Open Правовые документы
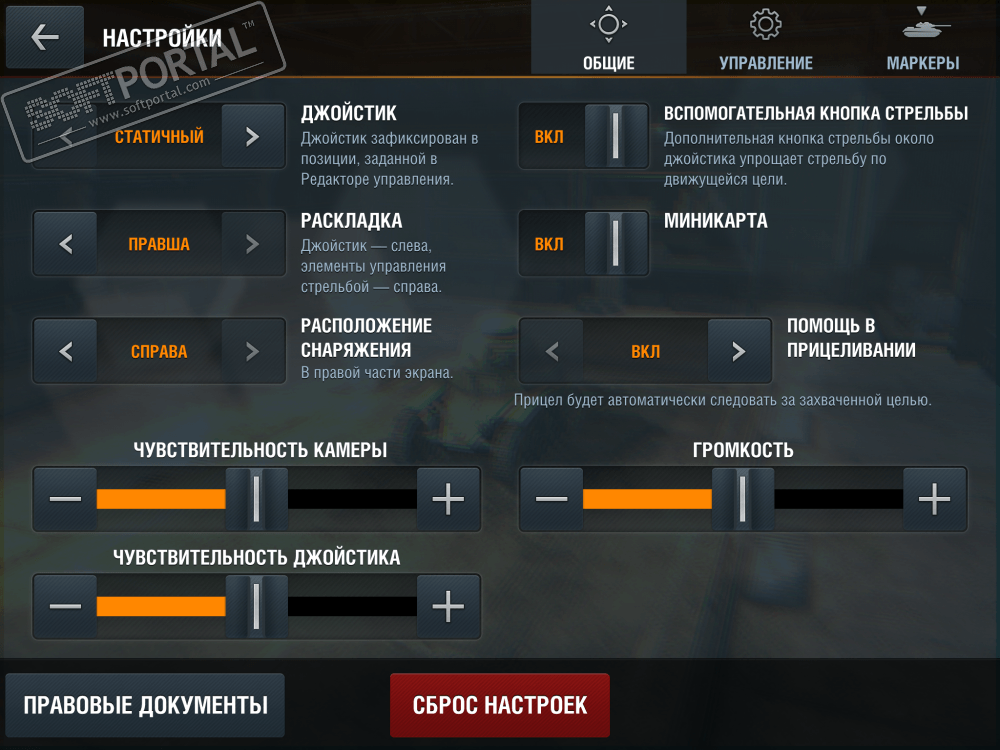This screenshot has height=750, width=1000. (145, 705)
